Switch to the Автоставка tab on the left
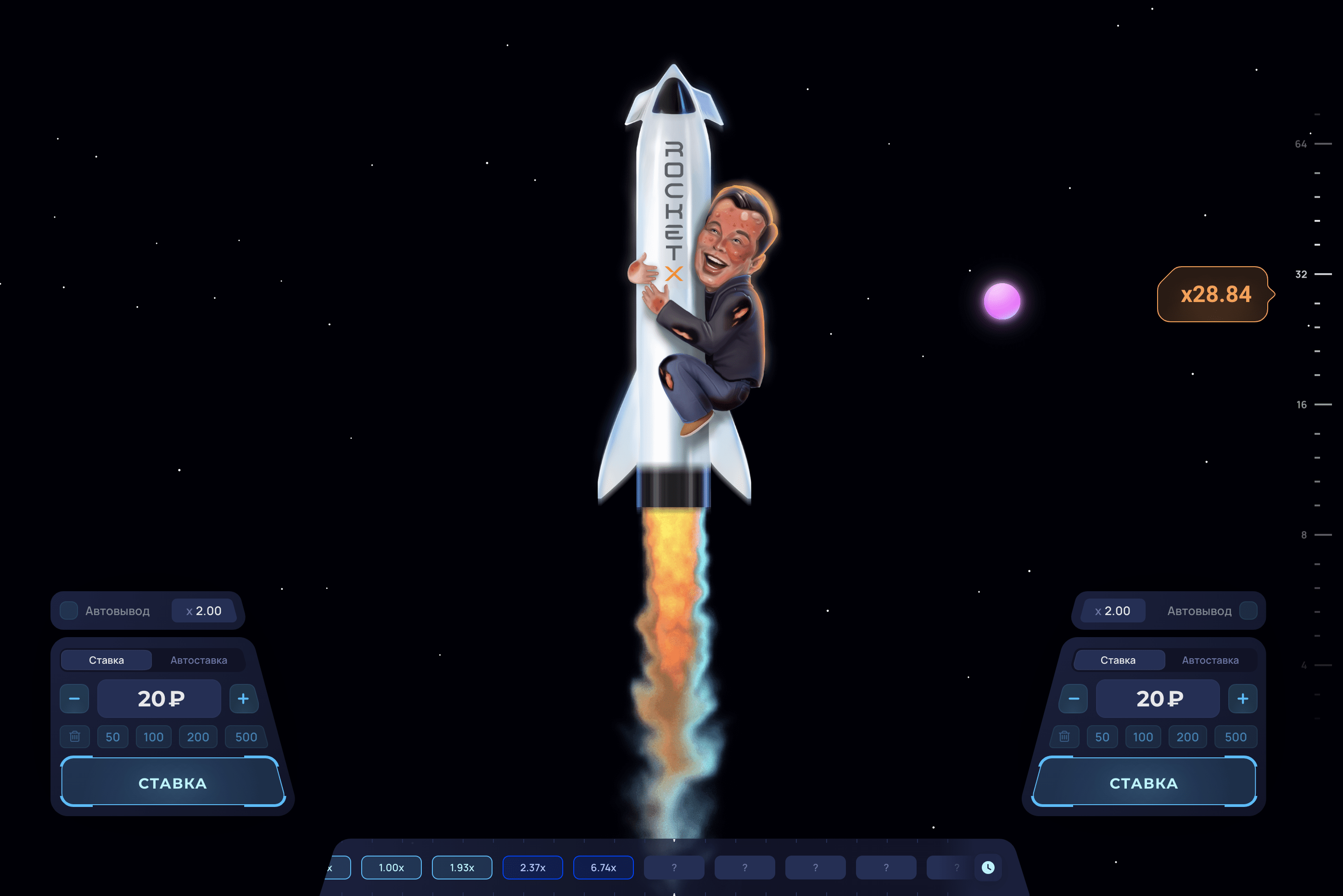 pyautogui.click(x=199, y=660)
